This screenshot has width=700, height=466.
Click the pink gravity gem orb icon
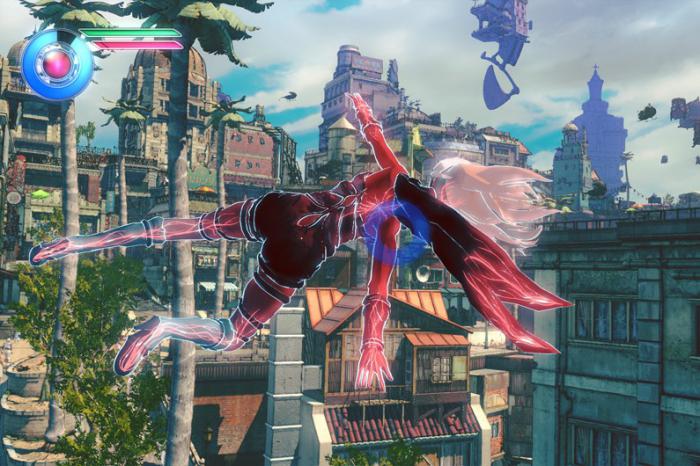pos(56,63)
